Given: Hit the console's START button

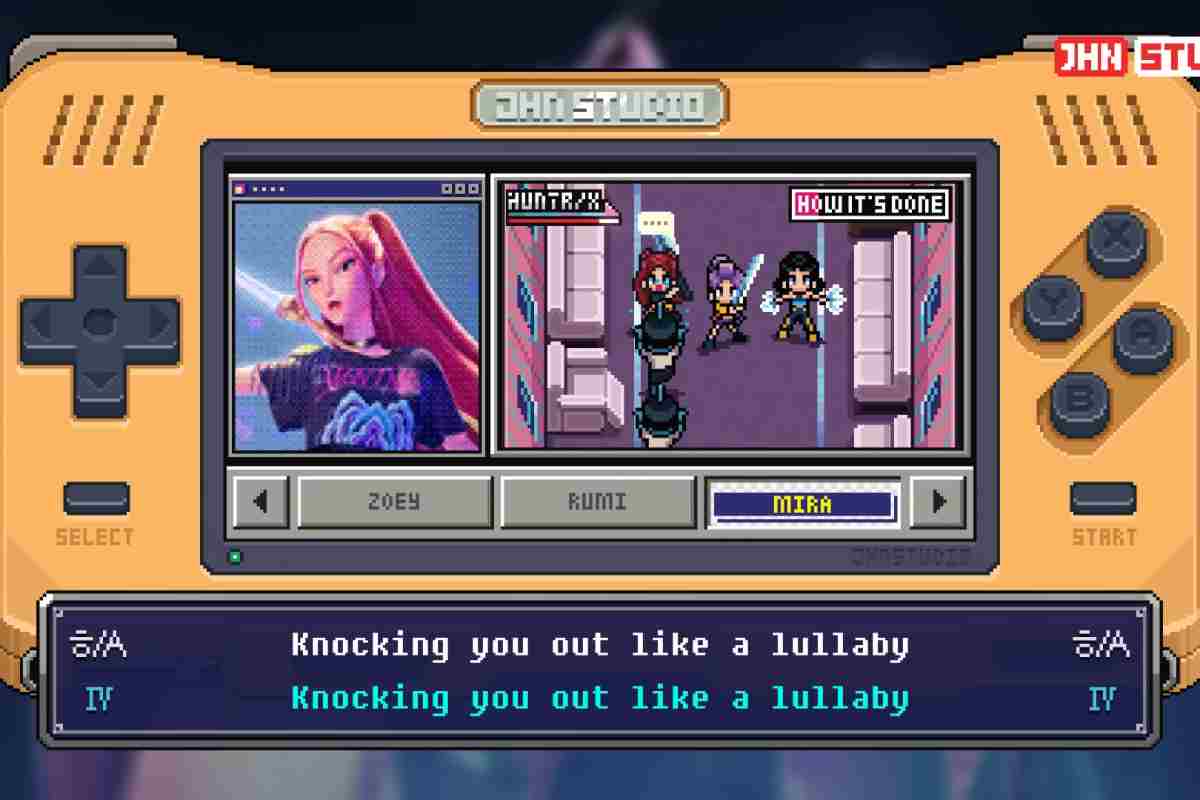Looking at the screenshot, I should pyautogui.click(x=1103, y=499).
